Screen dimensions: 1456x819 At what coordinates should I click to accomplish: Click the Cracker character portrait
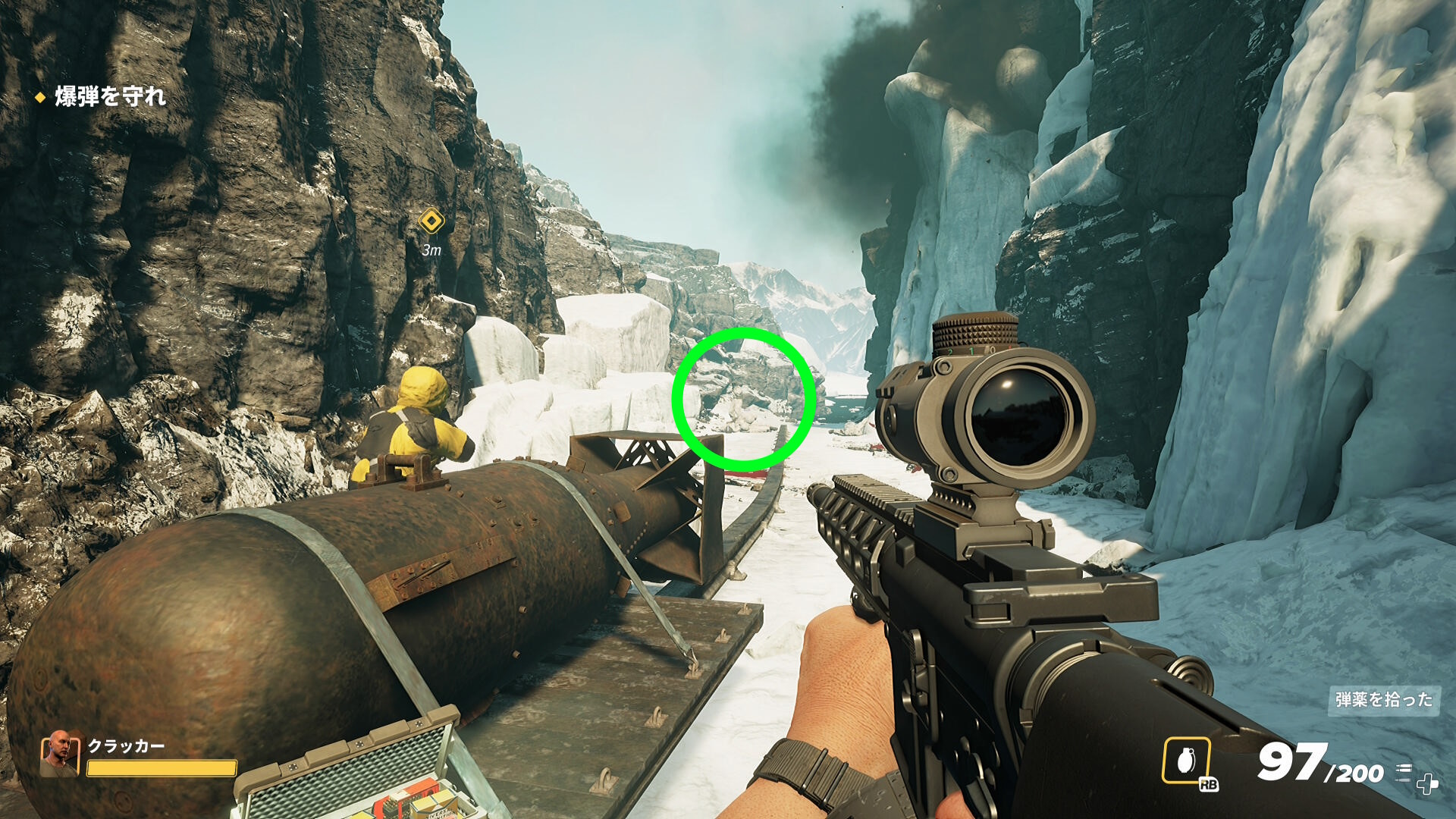pos(59,754)
